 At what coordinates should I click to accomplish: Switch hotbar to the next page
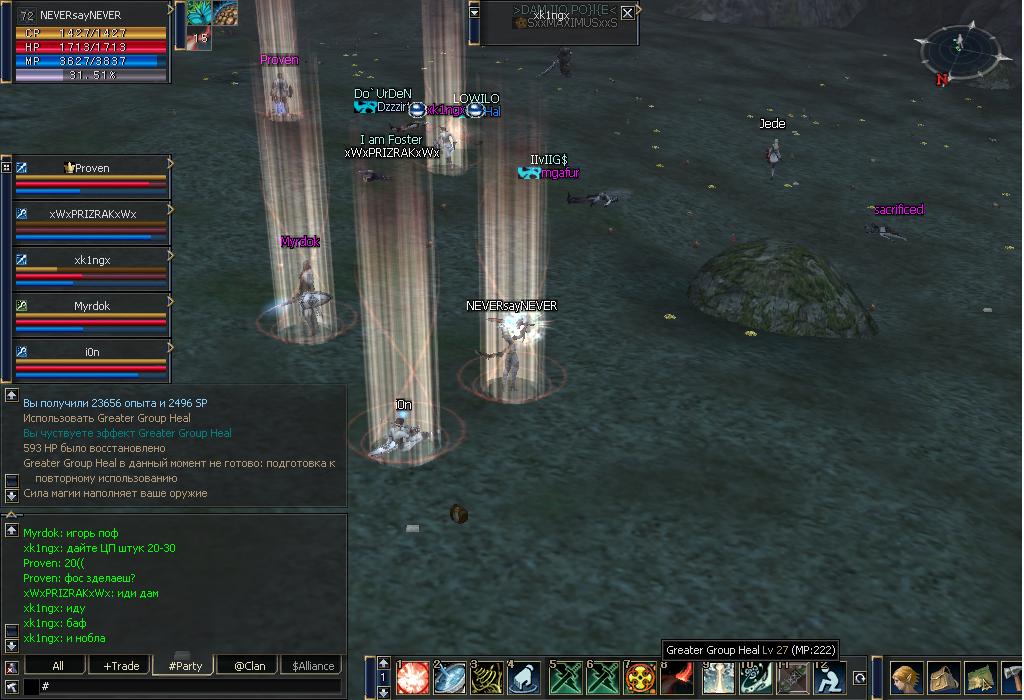(x=383, y=691)
